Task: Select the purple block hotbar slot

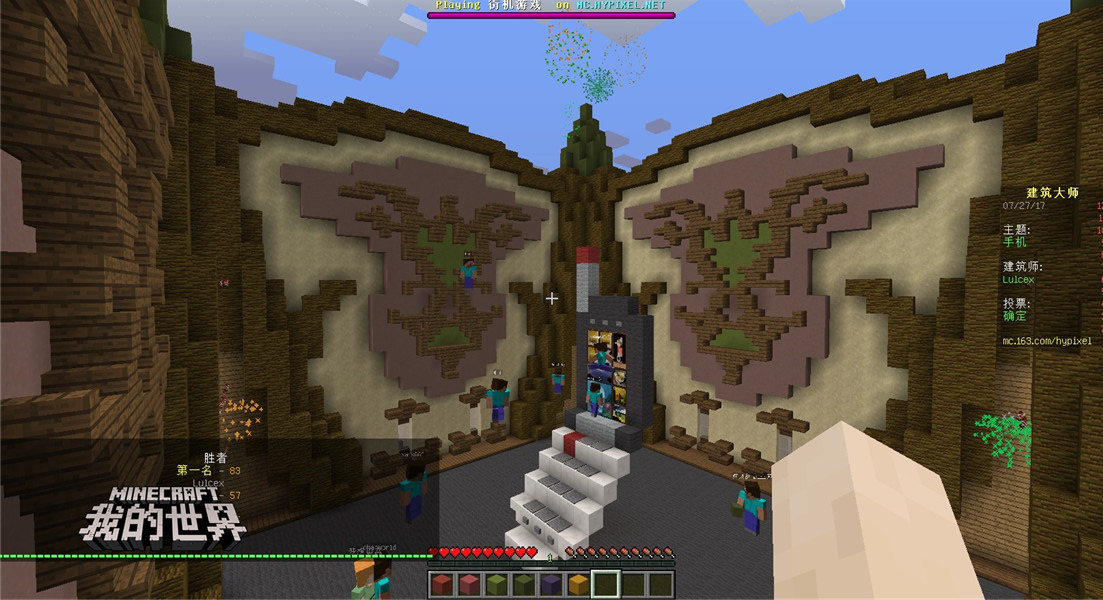Action: tap(552, 584)
